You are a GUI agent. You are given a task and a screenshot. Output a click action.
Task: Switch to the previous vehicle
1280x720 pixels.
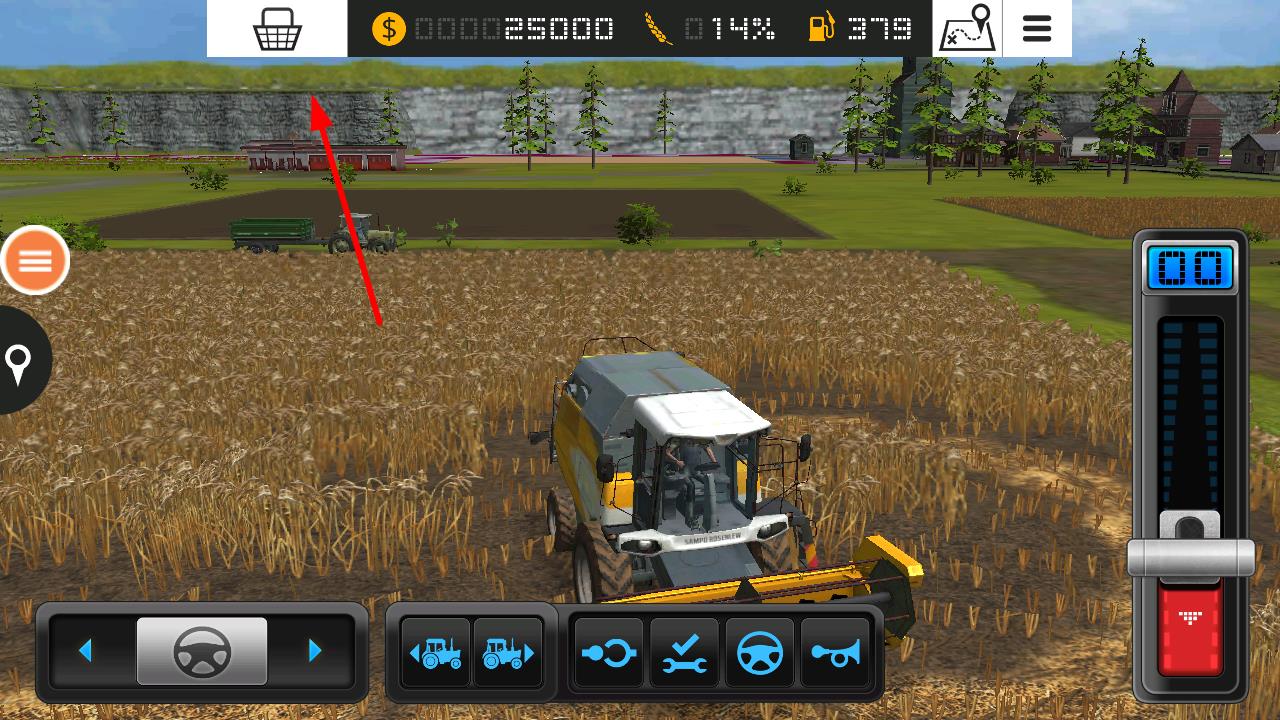[435, 654]
